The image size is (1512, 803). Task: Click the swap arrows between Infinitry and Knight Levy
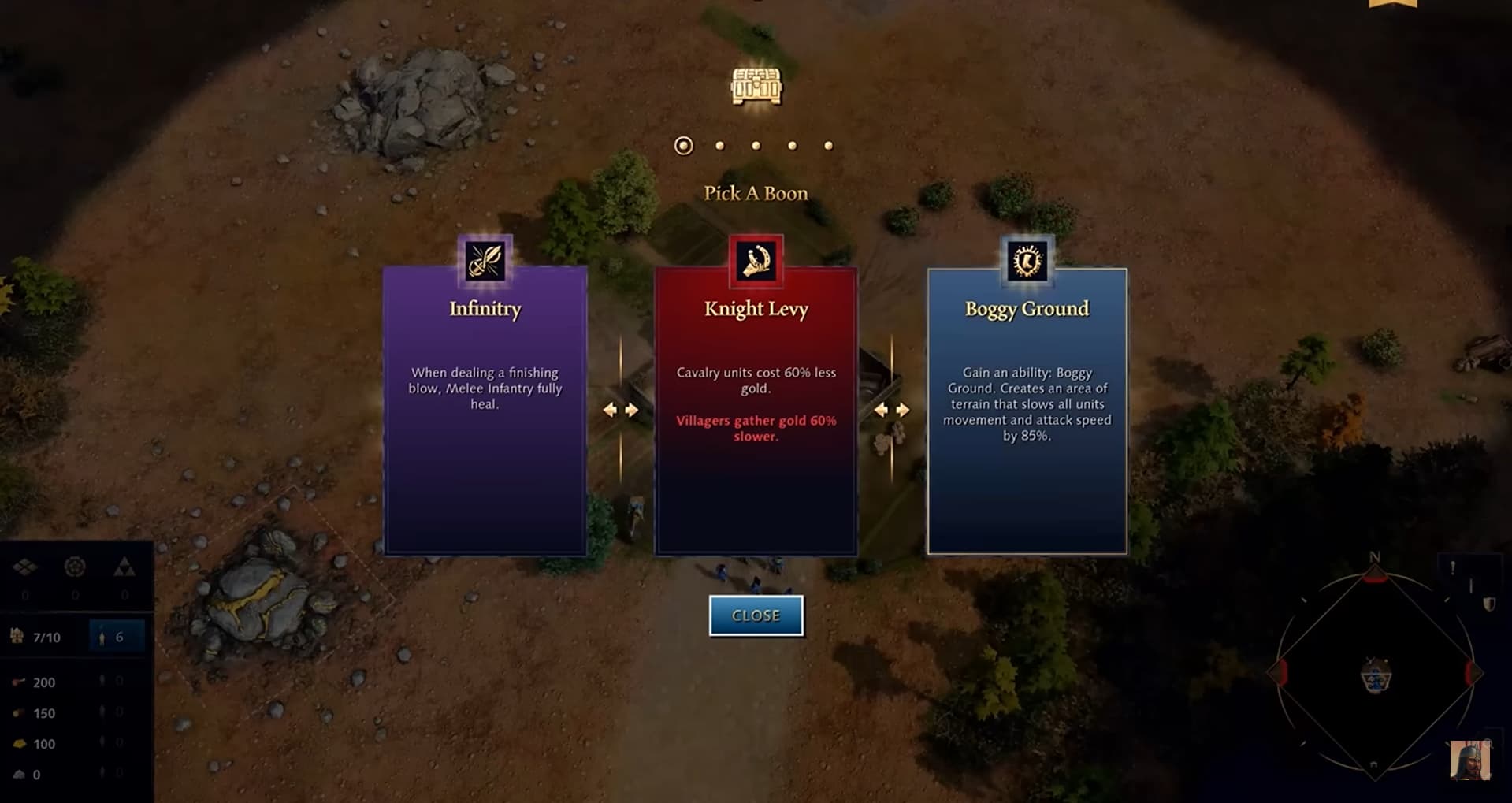[x=621, y=410]
